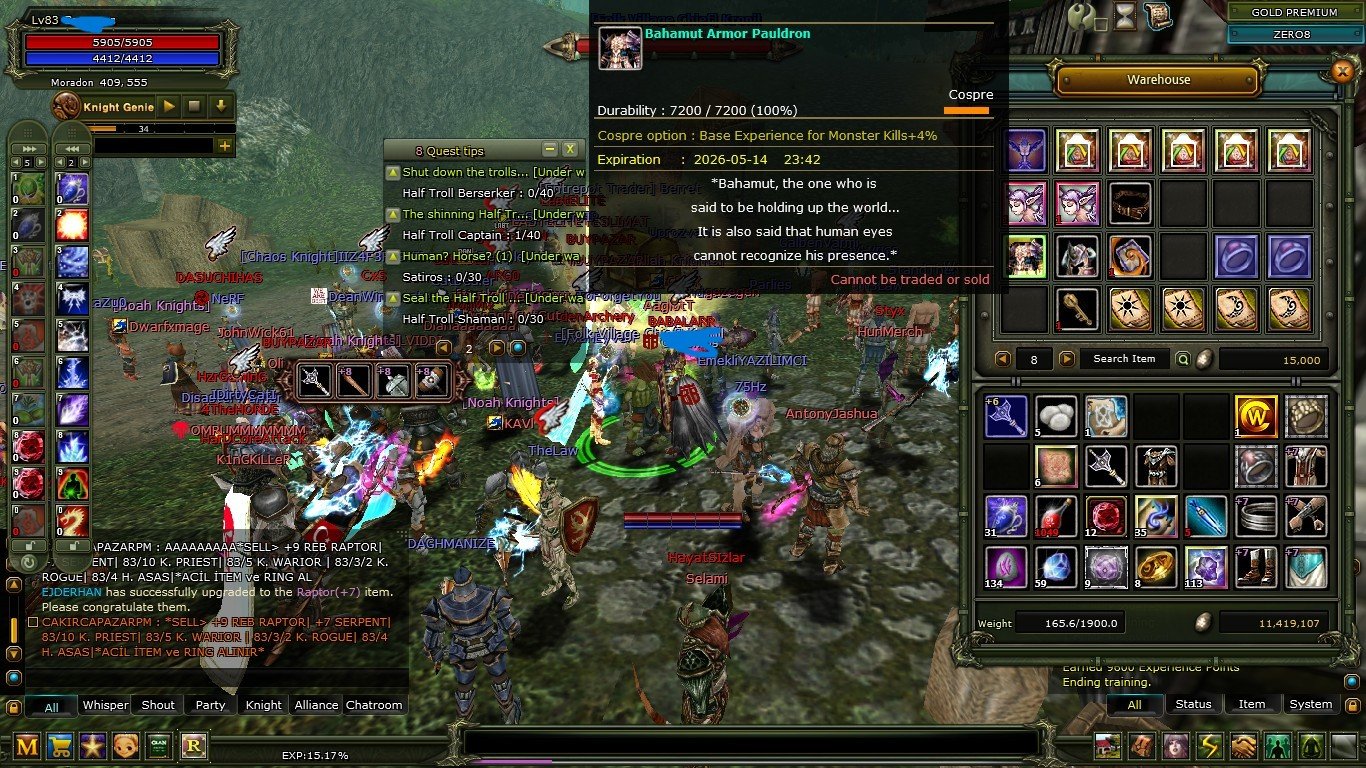The image size is (1366, 768).
Task: Click the golden R power-up store icon
Action: (x=192, y=748)
